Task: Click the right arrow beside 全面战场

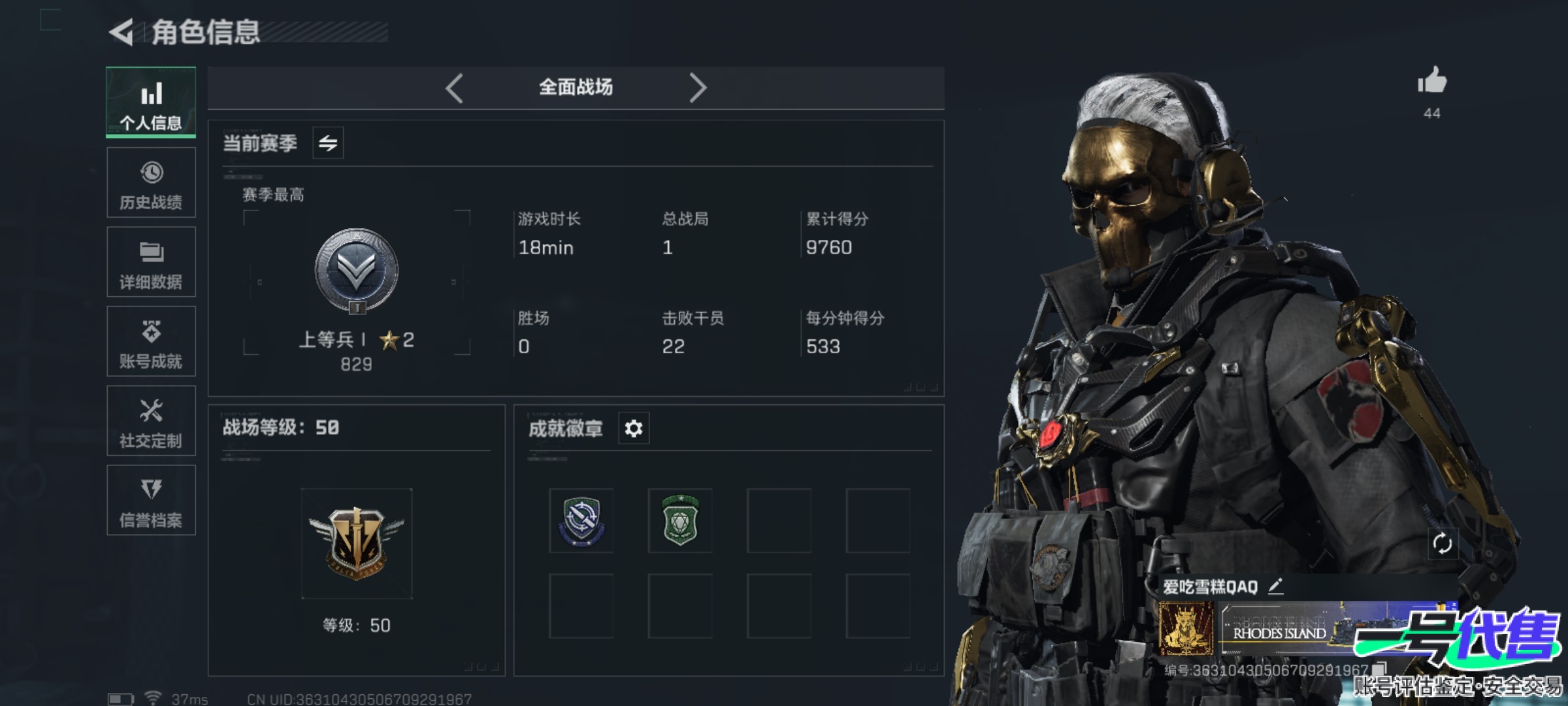Action: point(697,88)
